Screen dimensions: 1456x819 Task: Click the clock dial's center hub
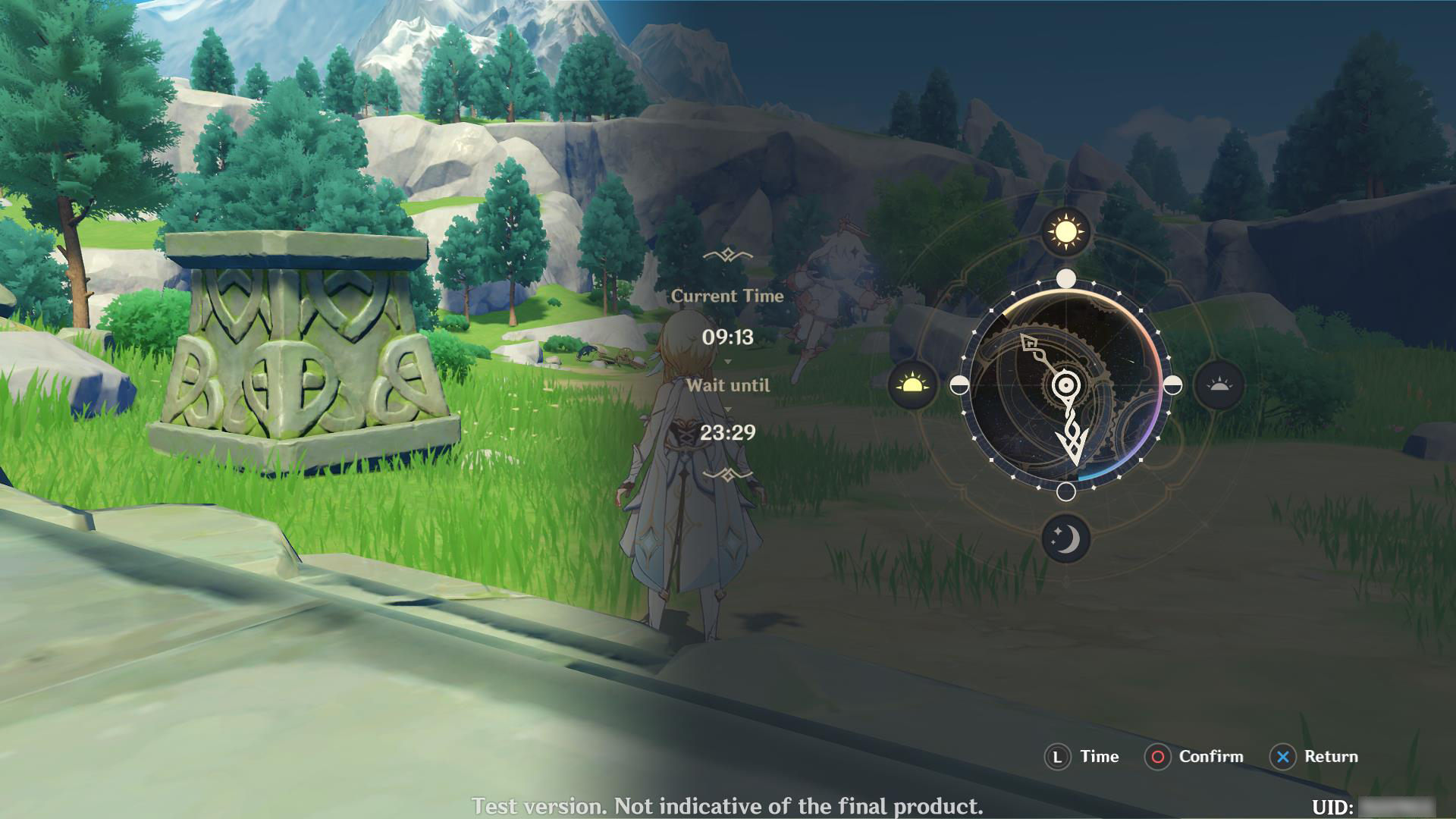click(1065, 385)
